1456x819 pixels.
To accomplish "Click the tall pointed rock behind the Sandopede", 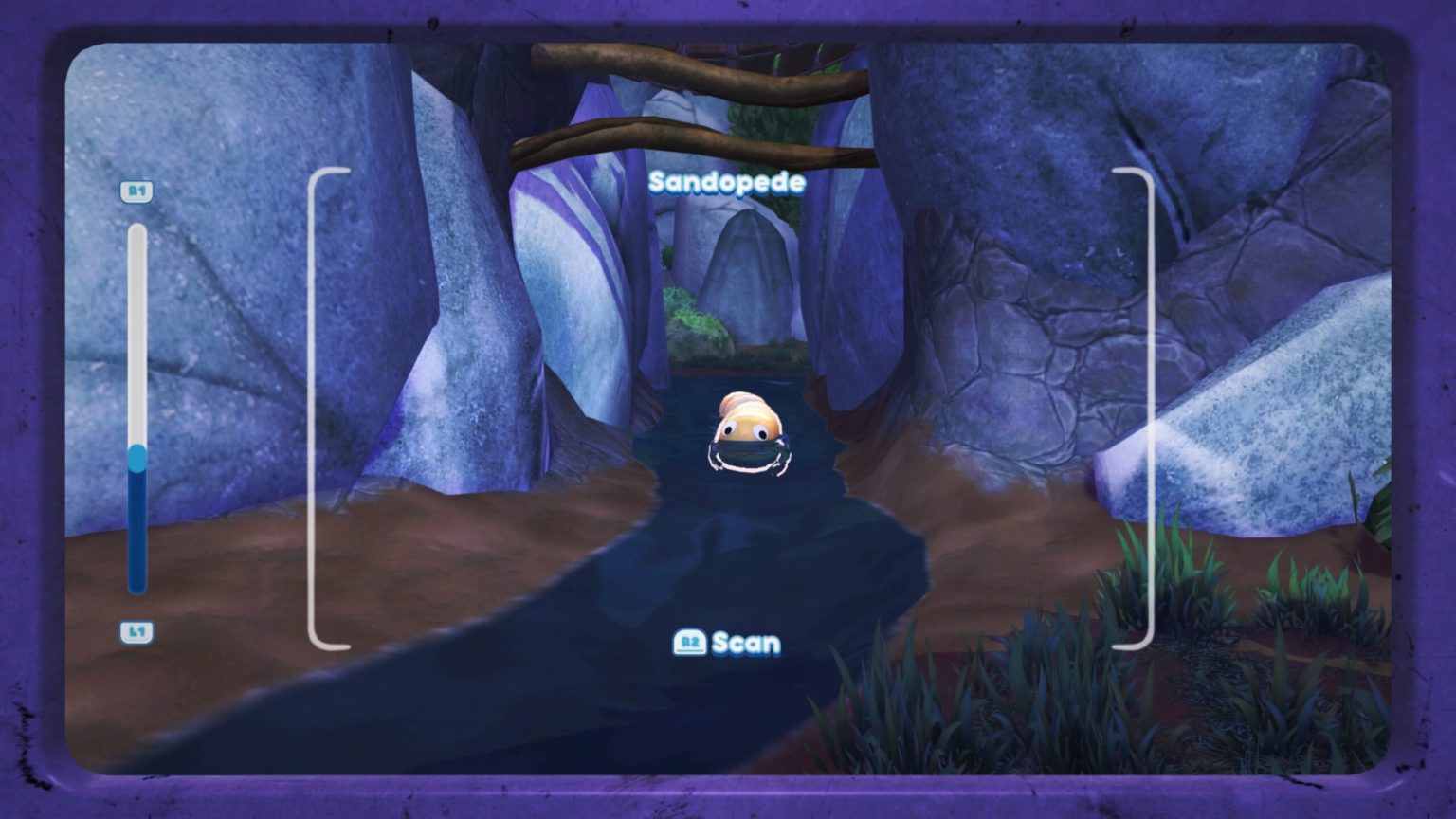I will tap(752, 275).
